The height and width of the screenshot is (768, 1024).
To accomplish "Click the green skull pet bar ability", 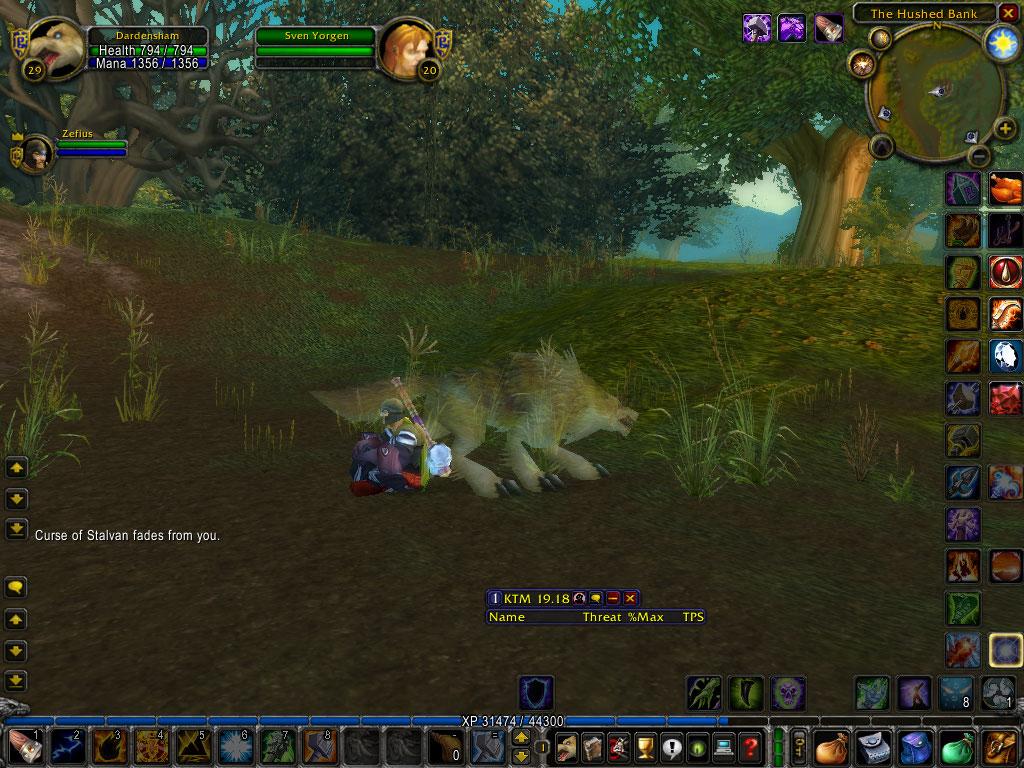I will tap(788, 692).
